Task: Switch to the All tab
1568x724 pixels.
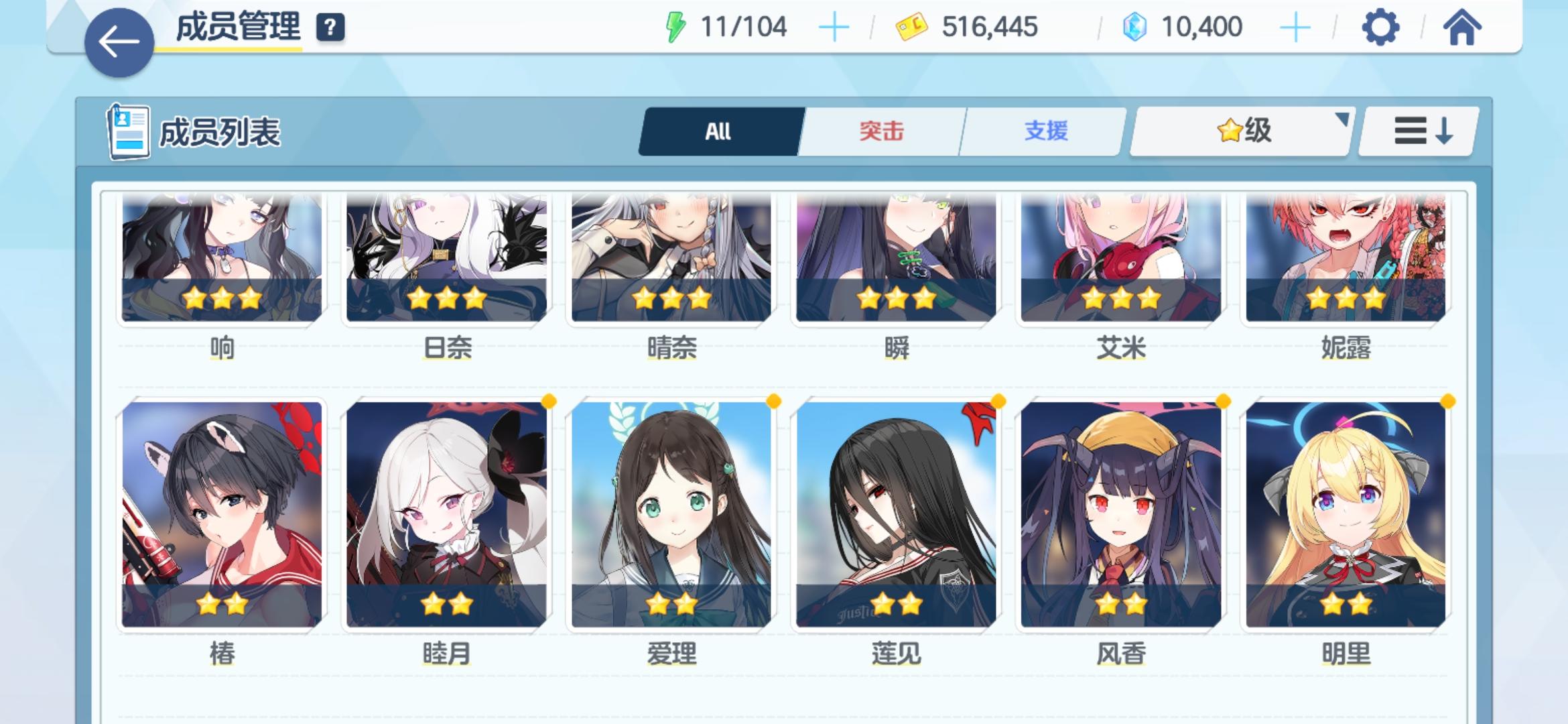Action: tap(719, 131)
